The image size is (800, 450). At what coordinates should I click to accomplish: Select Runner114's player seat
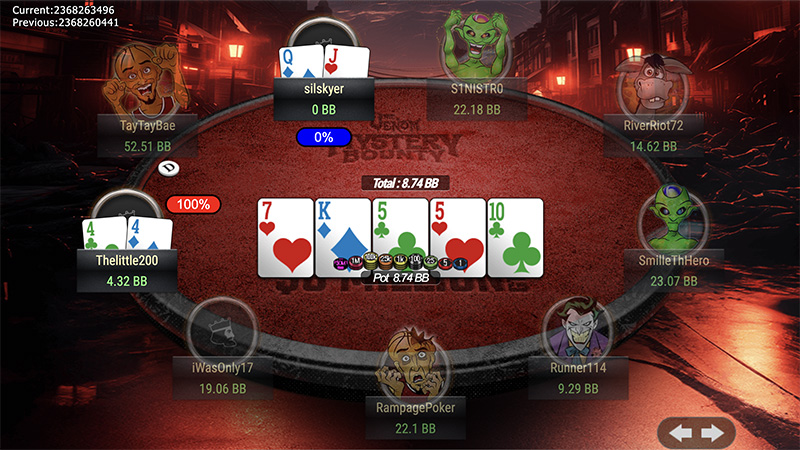click(580, 378)
